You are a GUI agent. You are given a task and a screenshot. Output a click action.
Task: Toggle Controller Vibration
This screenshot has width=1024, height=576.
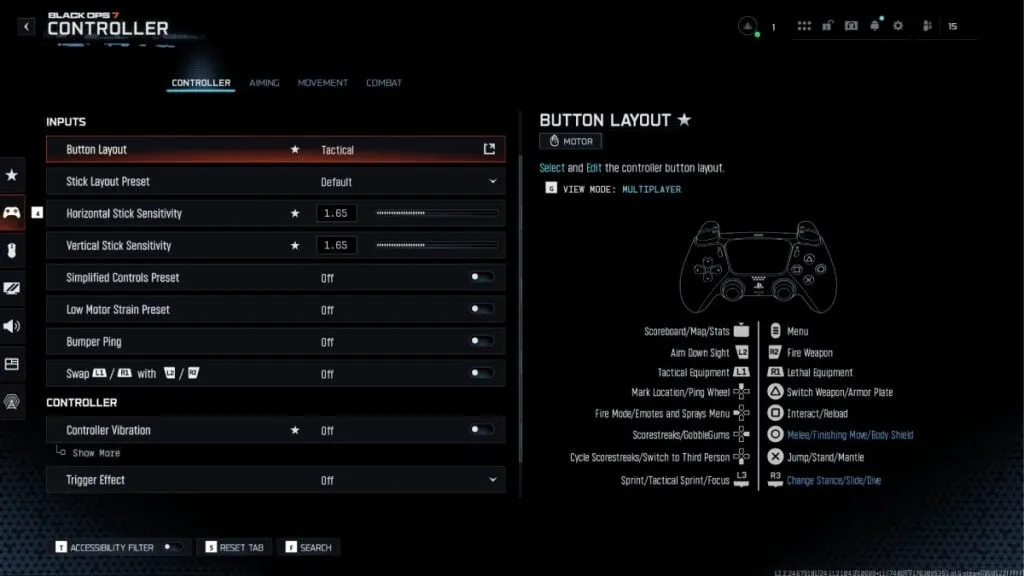point(482,430)
